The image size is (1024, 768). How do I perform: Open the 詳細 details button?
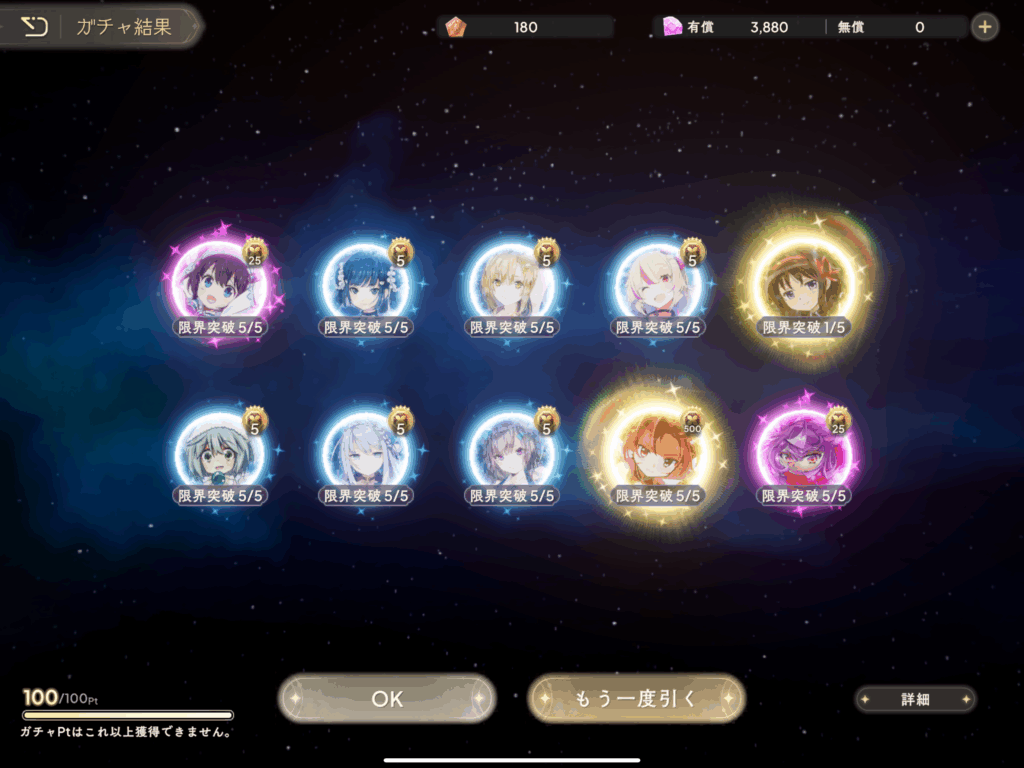coord(915,700)
